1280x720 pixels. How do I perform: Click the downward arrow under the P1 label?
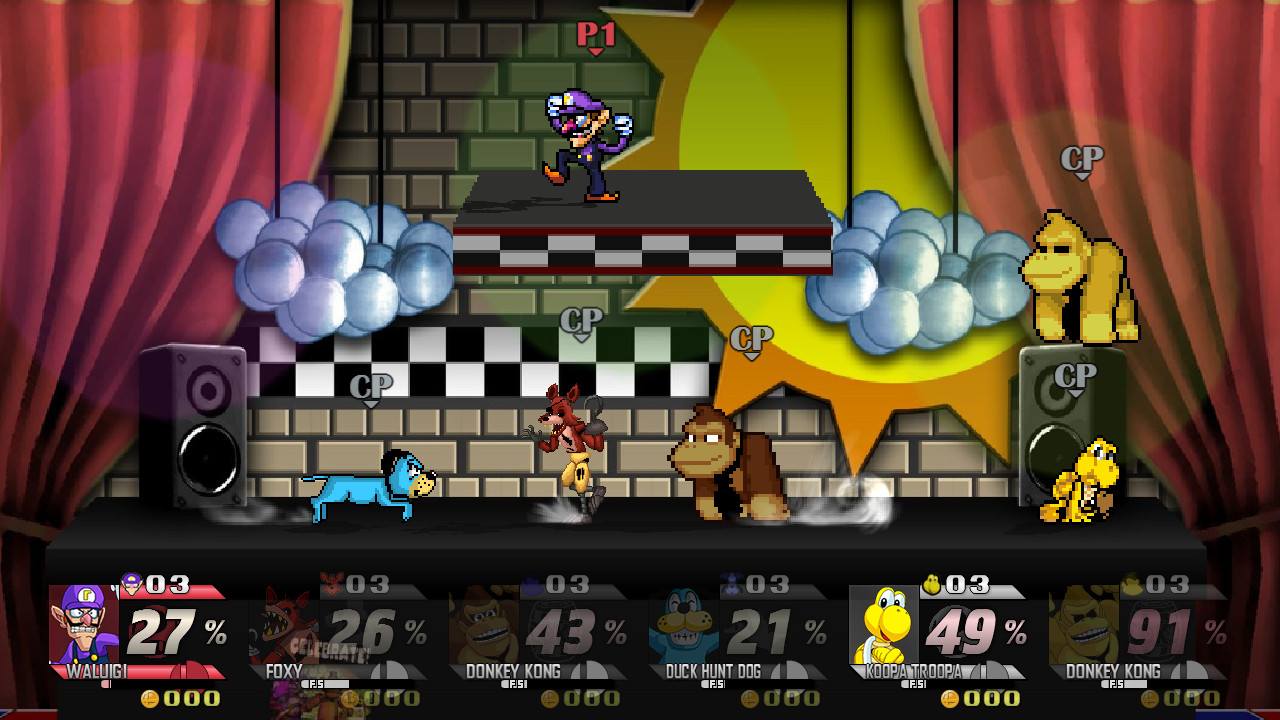595,50
